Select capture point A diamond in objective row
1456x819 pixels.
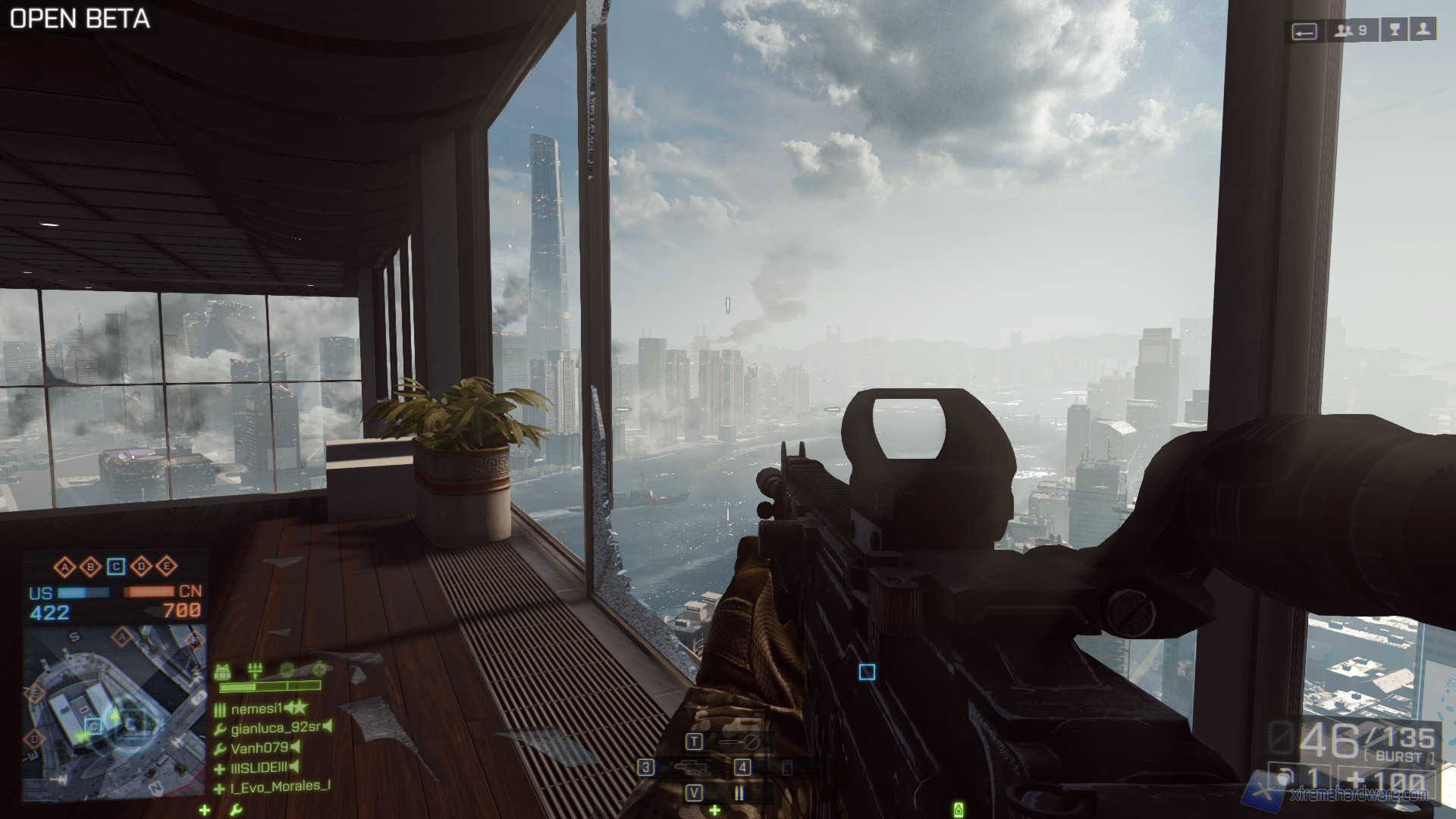tap(66, 566)
